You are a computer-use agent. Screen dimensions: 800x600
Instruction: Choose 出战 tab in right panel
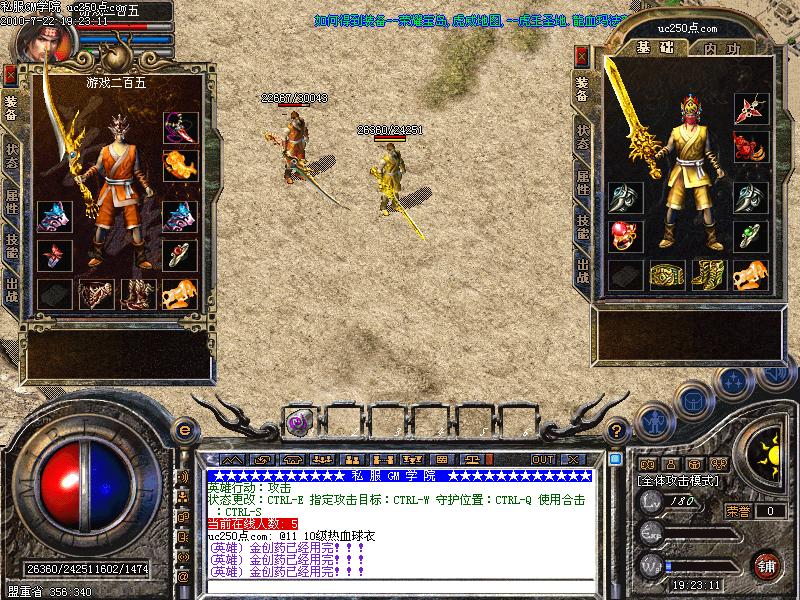tap(582, 270)
